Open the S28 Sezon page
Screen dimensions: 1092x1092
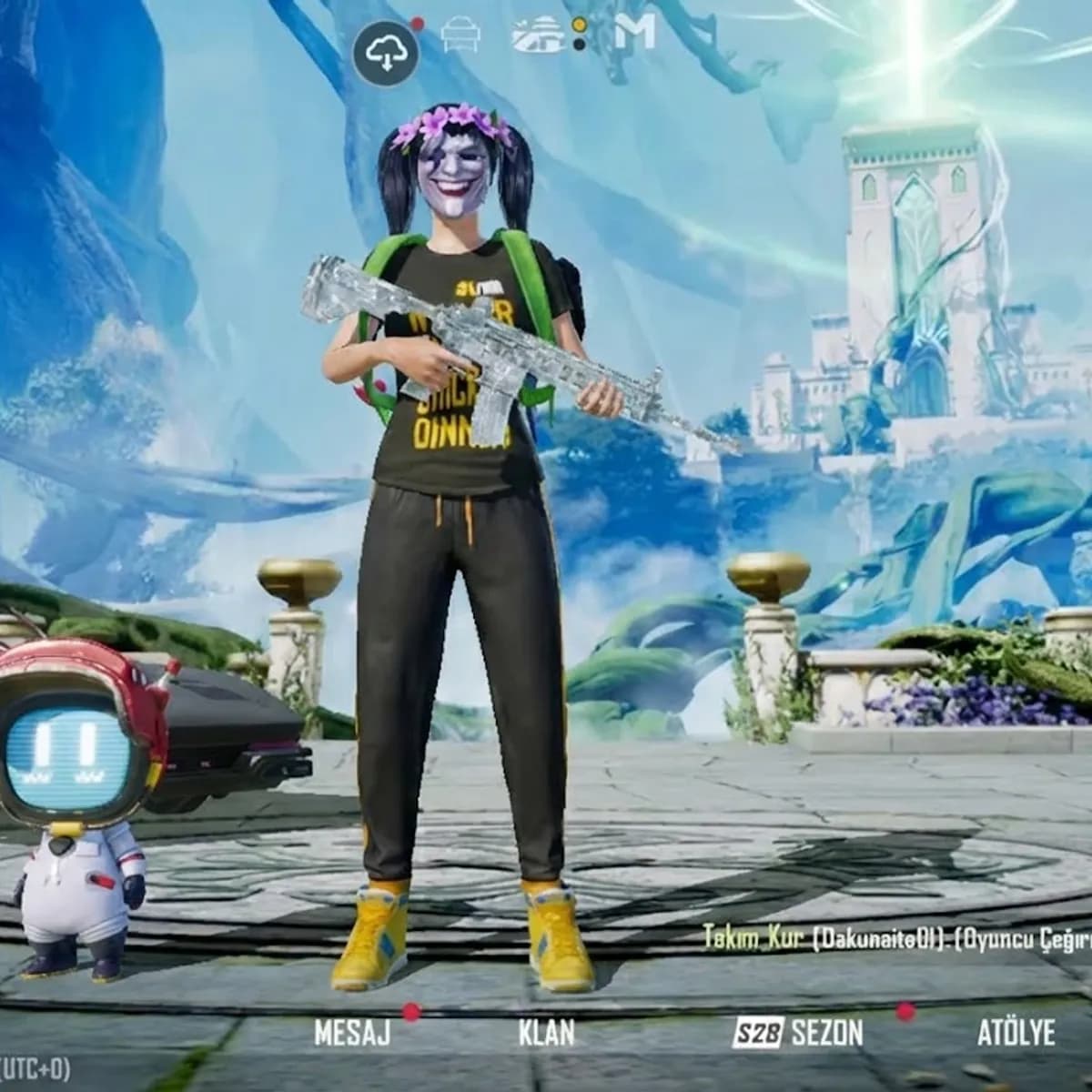(798, 1033)
